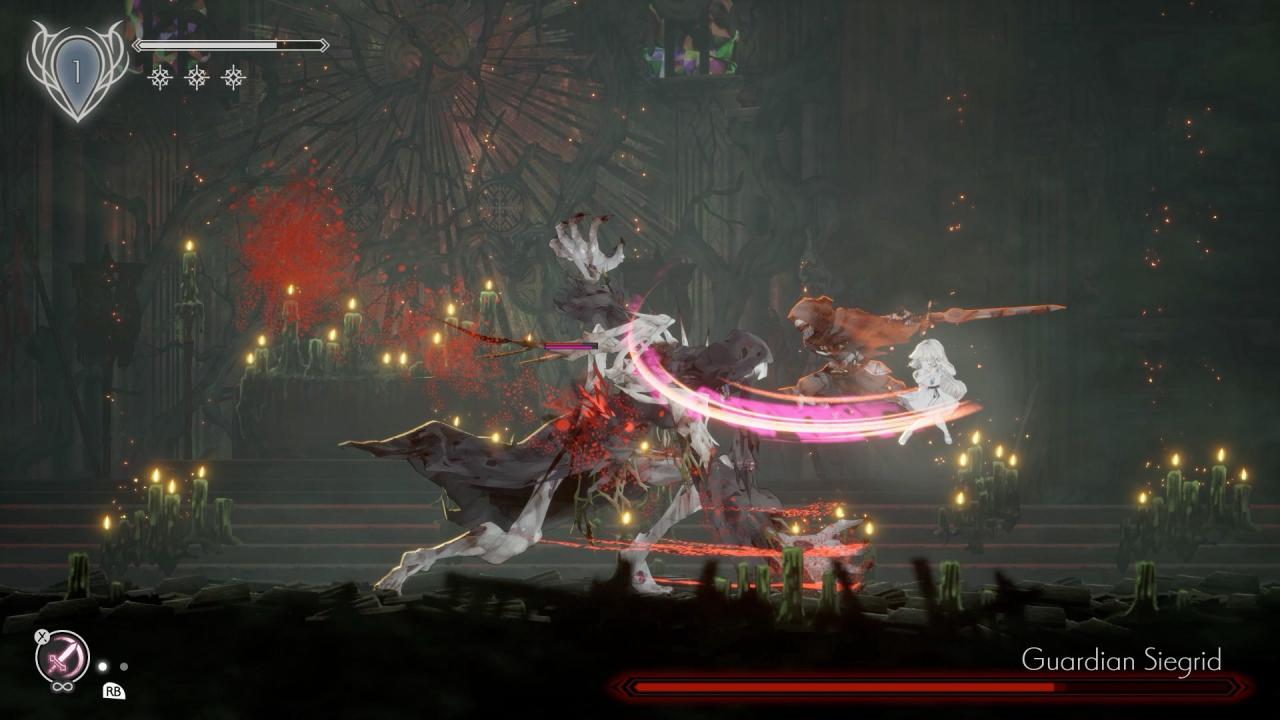Expand the right arrow cap of the health bar
The image size is (1280, 720).
pos(323,44)
